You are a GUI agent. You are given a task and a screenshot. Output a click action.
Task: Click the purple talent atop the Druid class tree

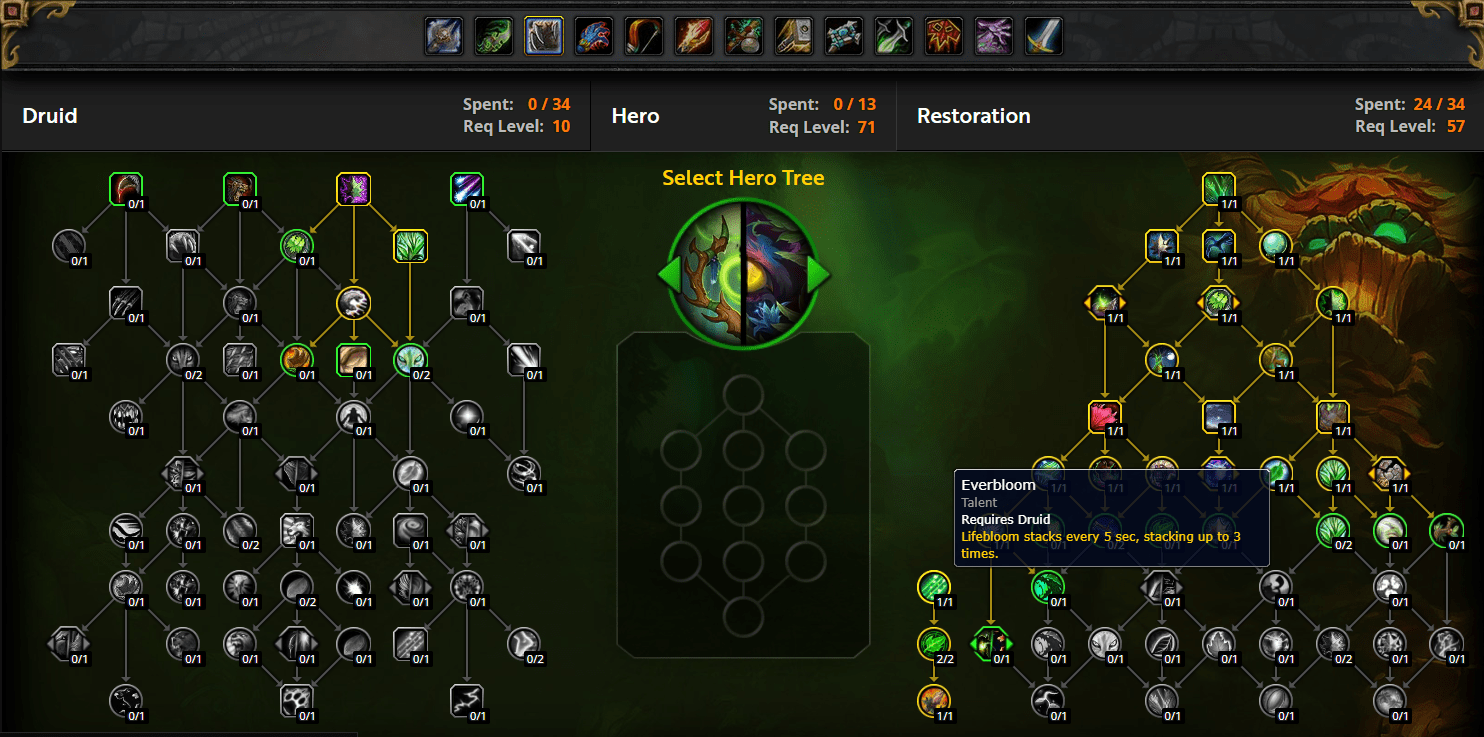354,190
